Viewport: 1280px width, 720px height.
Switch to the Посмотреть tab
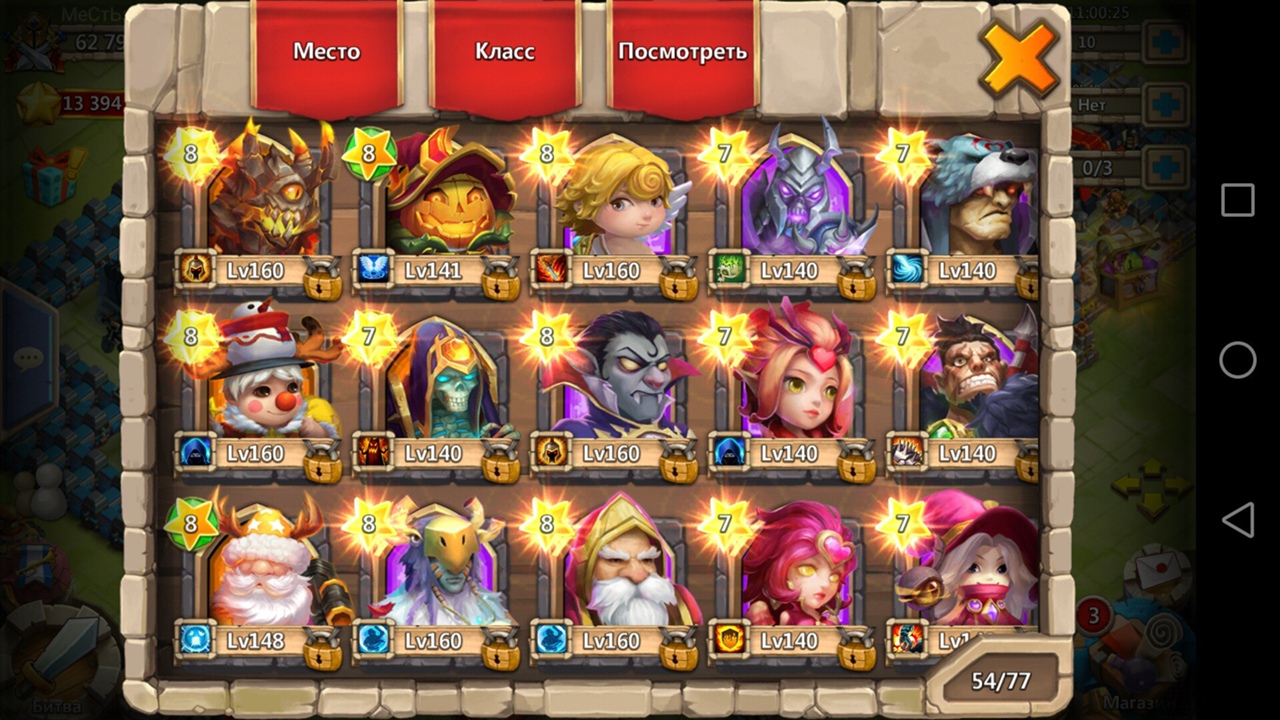point(682,52)
